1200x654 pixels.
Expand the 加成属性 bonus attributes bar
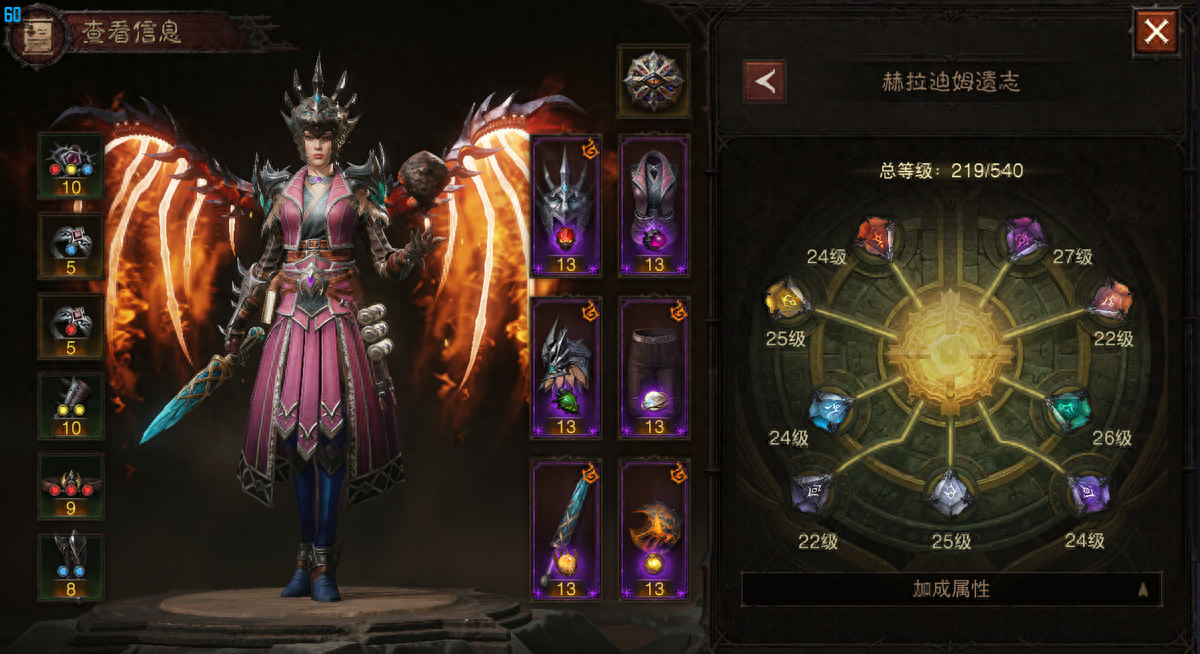[x=951, y=589]
